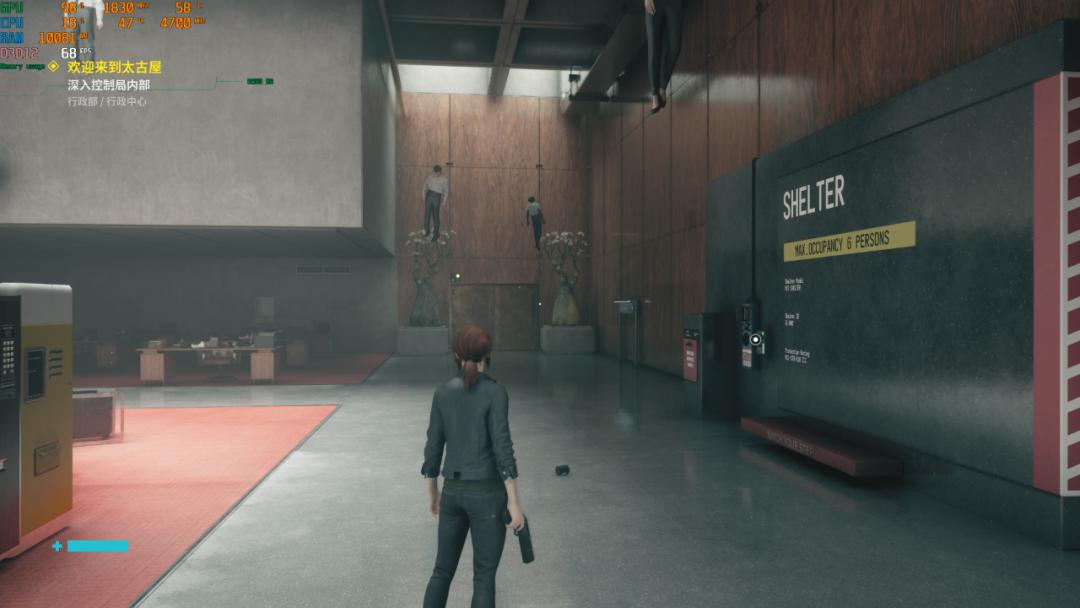
Task: Click the 深入控制局内部 objective entry
Action: click(x=108, y=85)
